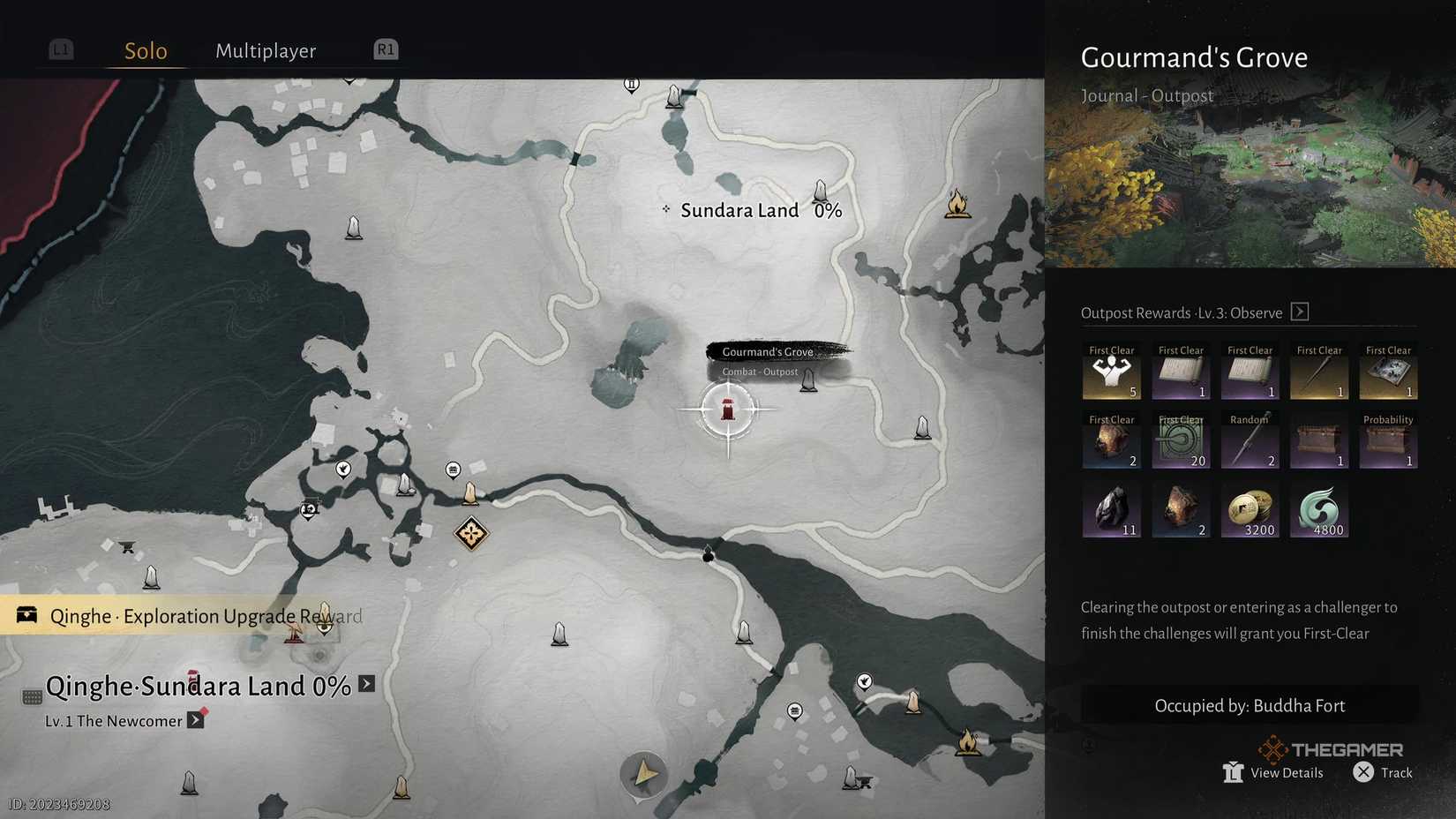
Task: Expand the Outpost Rewards Observe details arrow
Action: click(x=1299, y=312)
